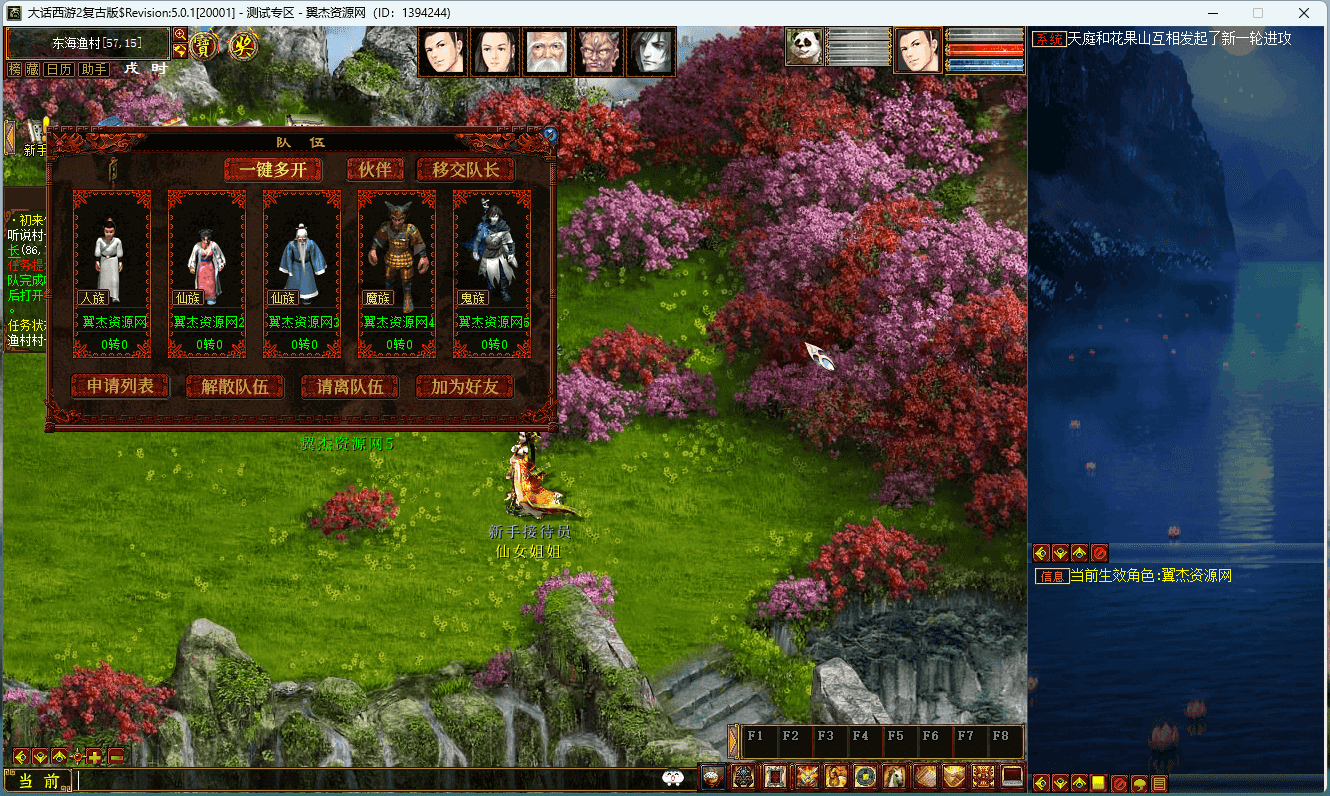Close the 队伍 team window
The image size is (1330, 796).
[x=549, y=134]
